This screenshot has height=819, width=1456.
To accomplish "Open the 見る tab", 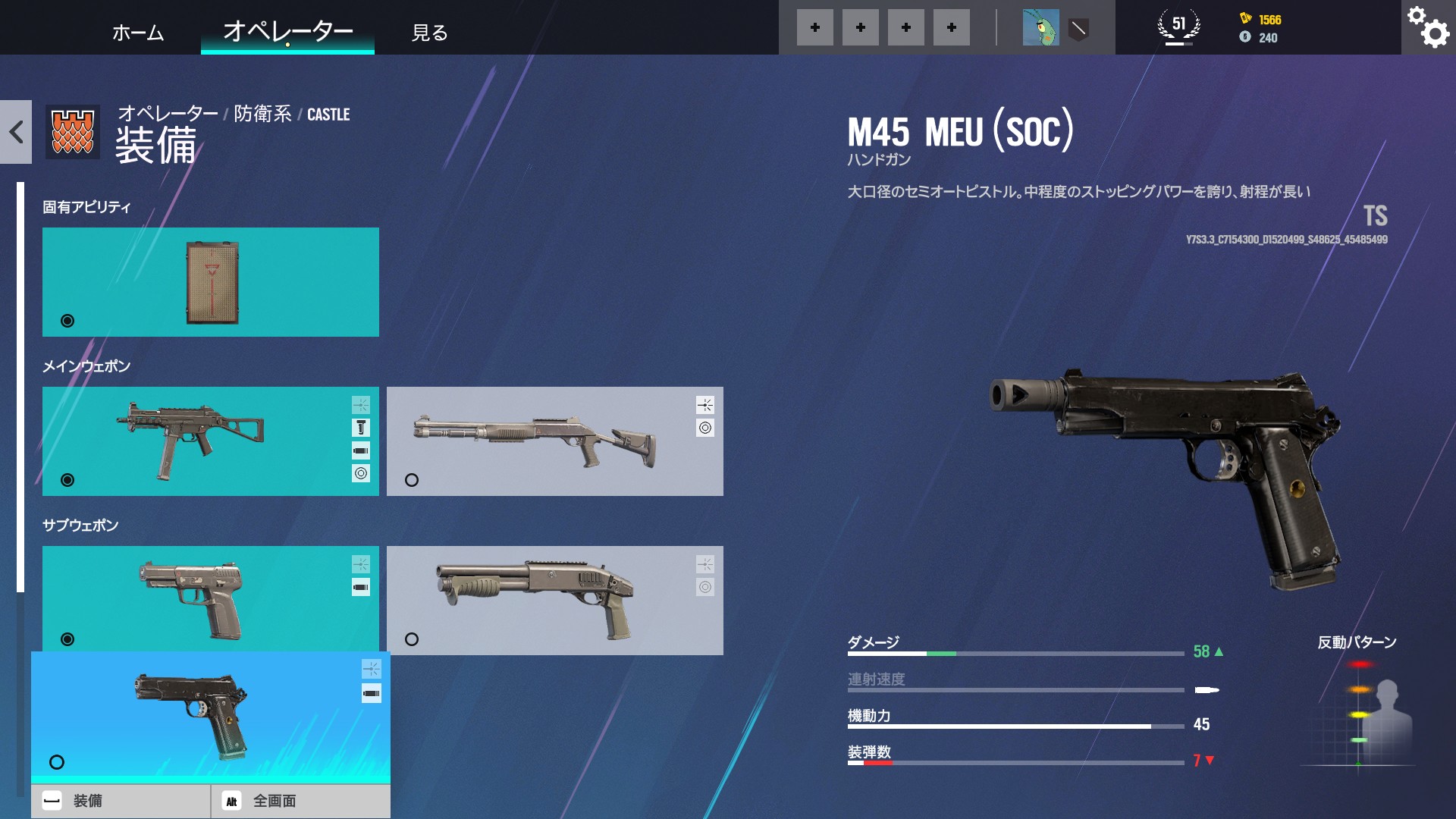I will coord(429,33).
